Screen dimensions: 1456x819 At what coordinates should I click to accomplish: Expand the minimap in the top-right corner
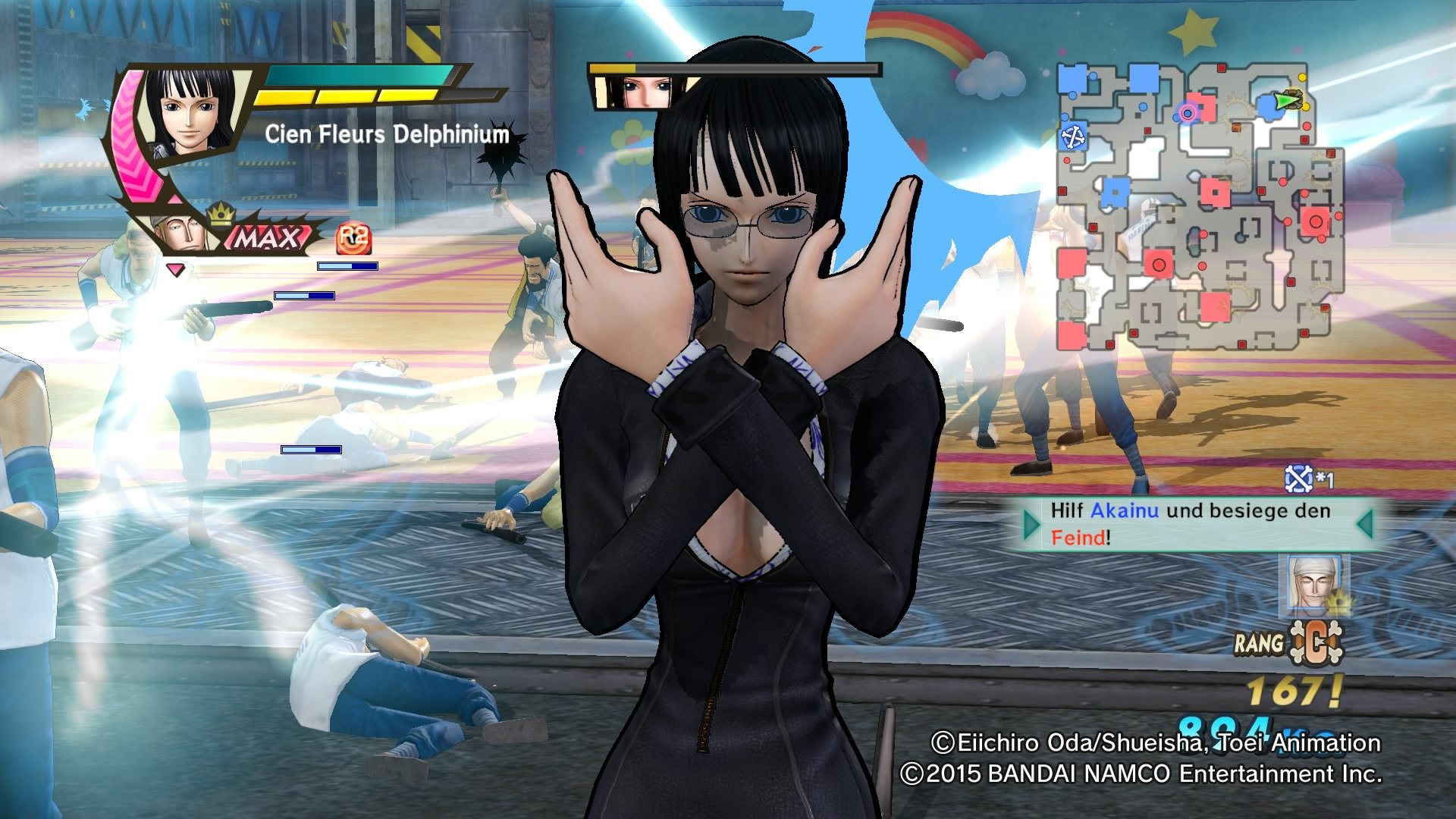pyautogui.click(x=1198, y=205)
